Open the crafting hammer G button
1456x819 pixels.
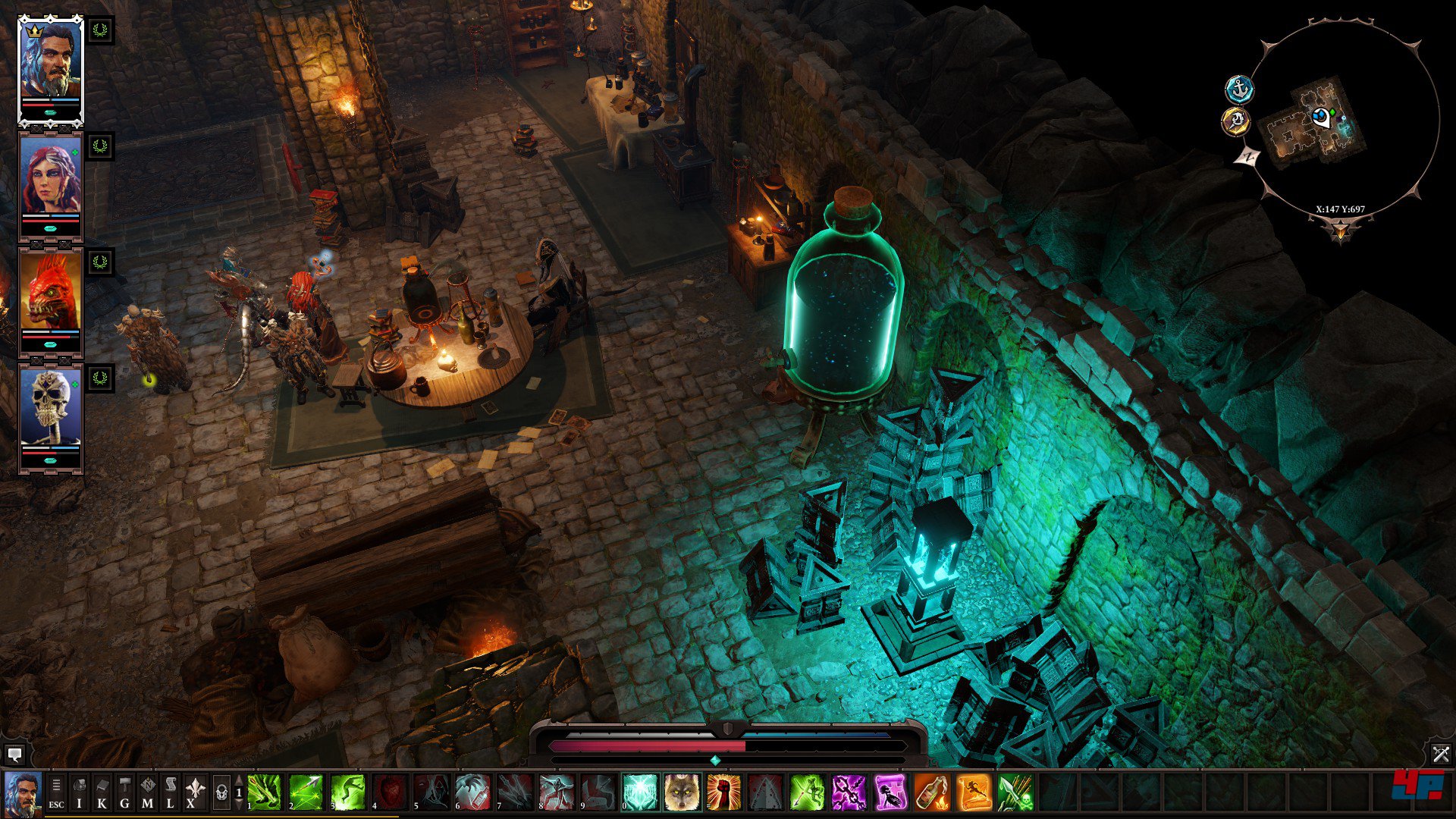(x=125, y=792)
